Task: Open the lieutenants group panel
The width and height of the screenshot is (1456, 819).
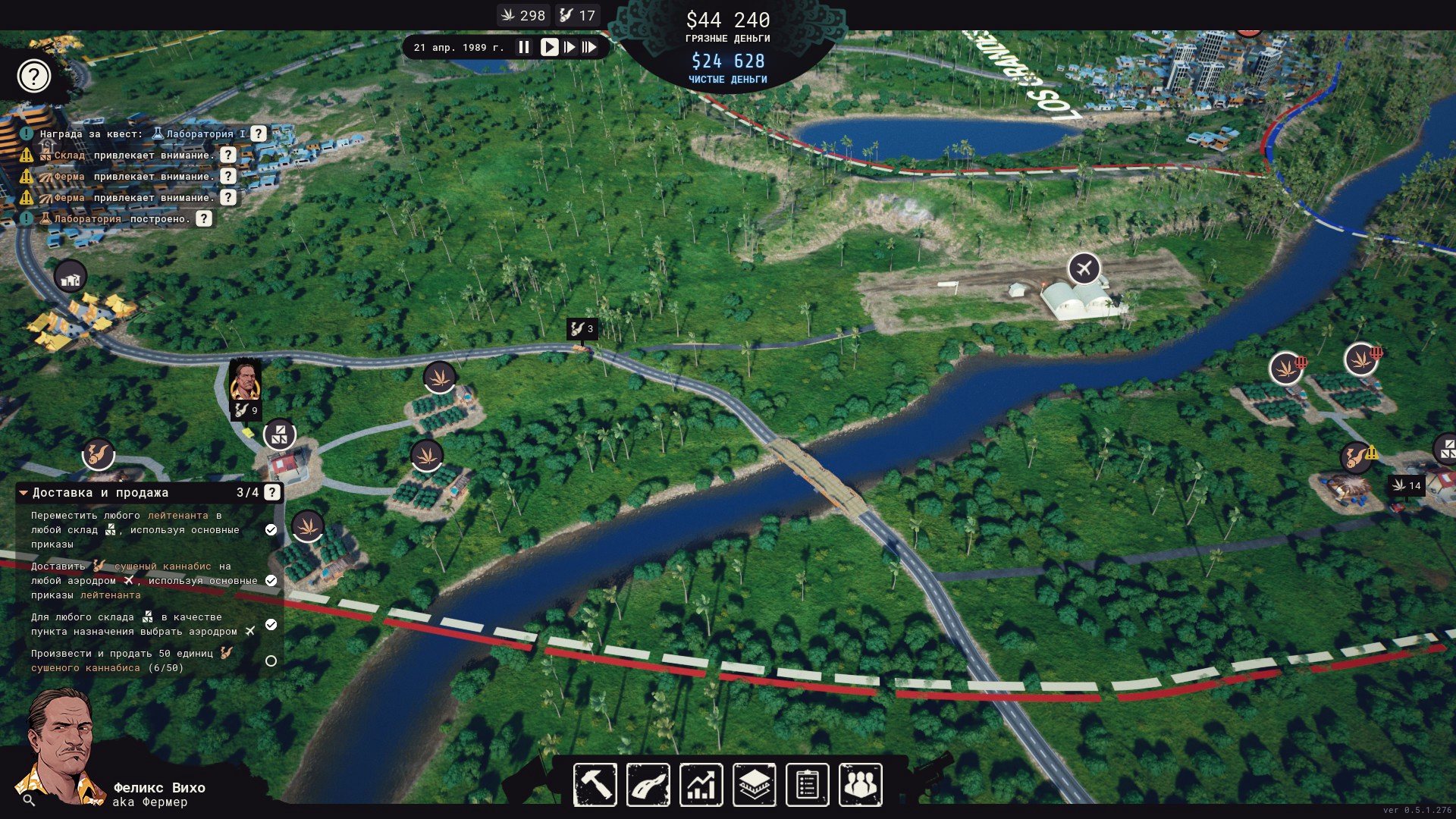Action: click(x=861, y=785)
